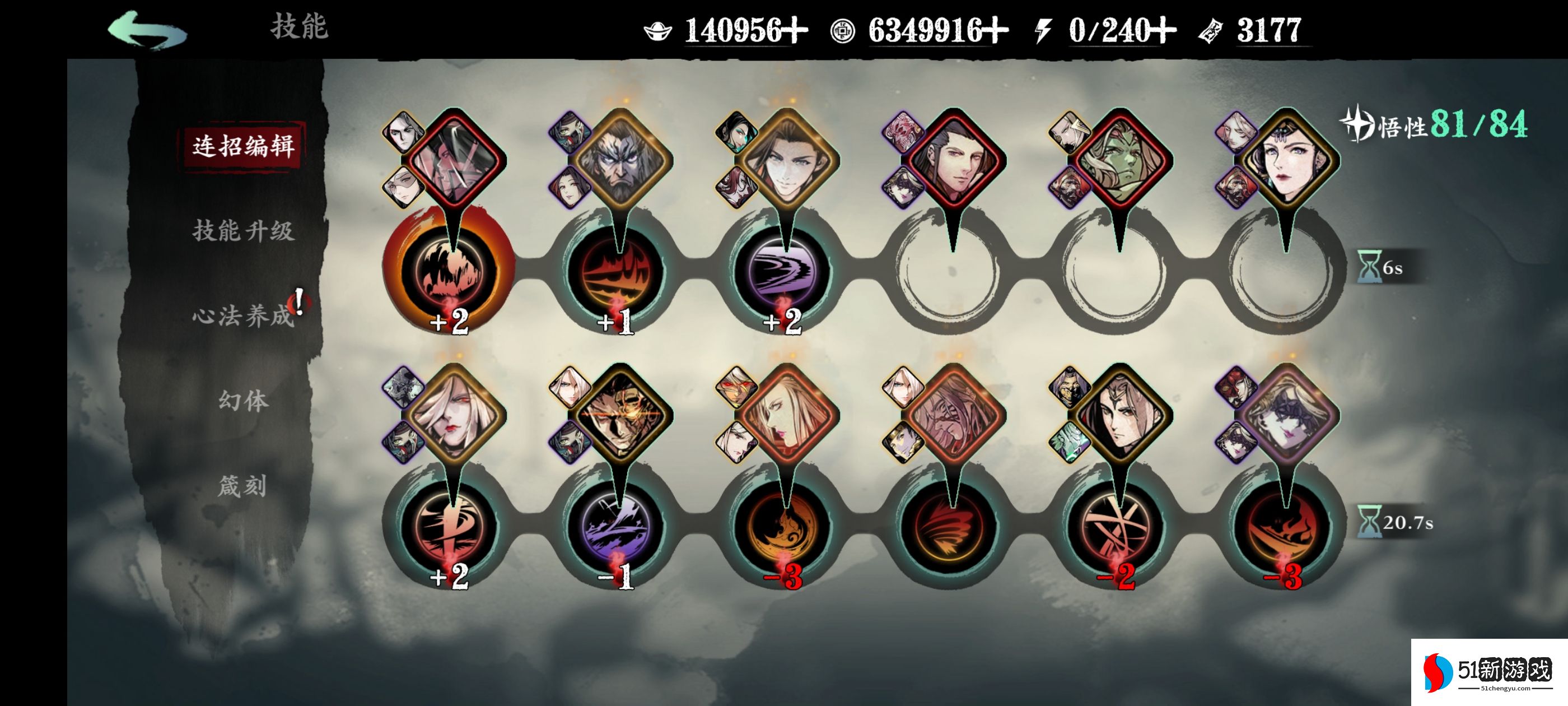Select the purple blade skill marked -1
This screenshot has height=706, width=1568.
(x=616, y=525)
